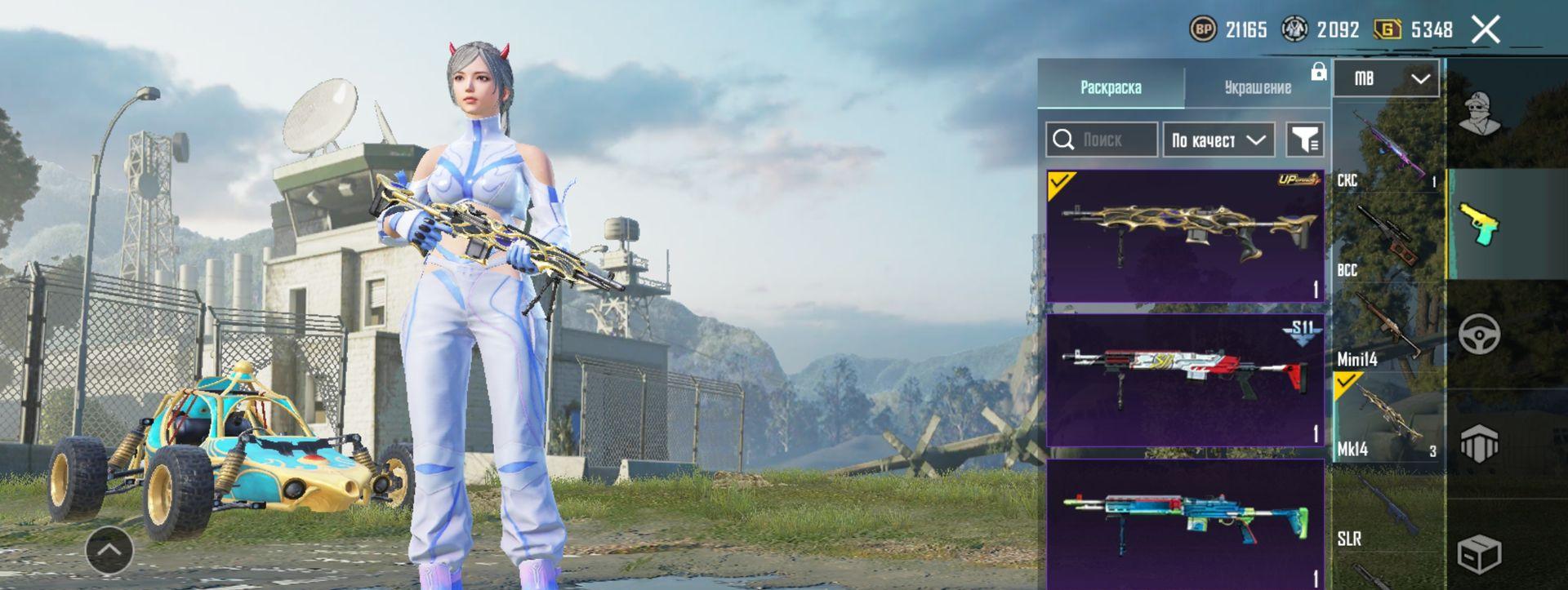The image size is (1568, 590).
Task: Open the Украшение tab
Action: tap(1258, 87)
